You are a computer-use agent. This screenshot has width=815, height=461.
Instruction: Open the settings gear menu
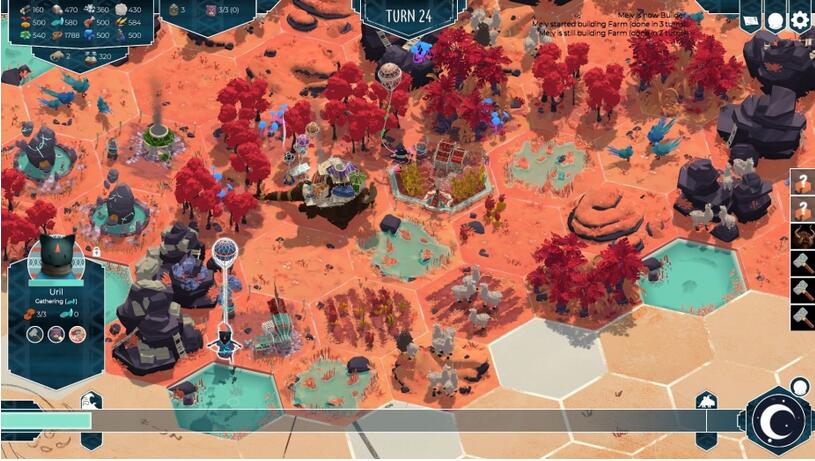pos(799,20)
